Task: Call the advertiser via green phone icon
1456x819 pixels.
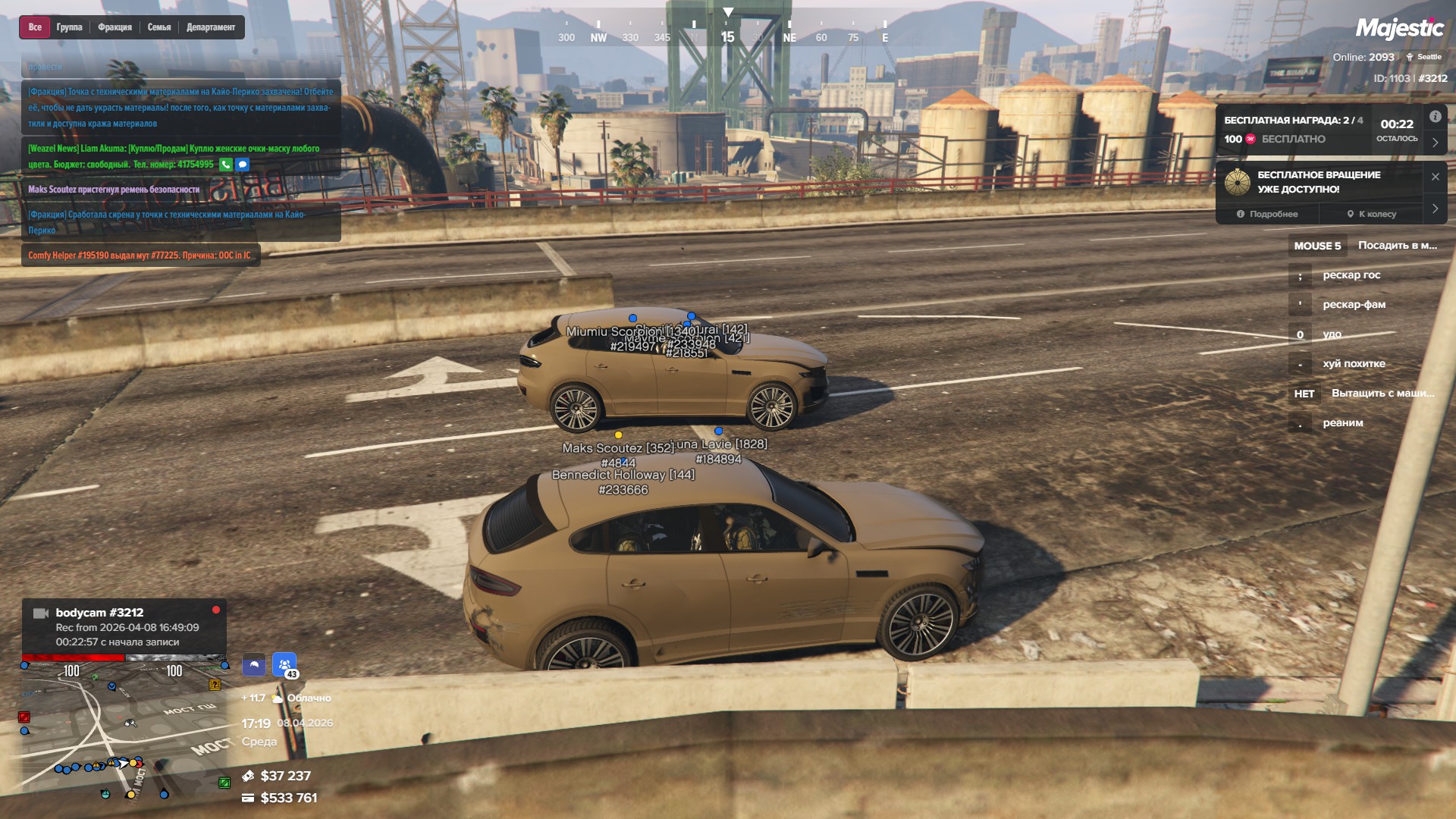Action: [x=226, y=165]
